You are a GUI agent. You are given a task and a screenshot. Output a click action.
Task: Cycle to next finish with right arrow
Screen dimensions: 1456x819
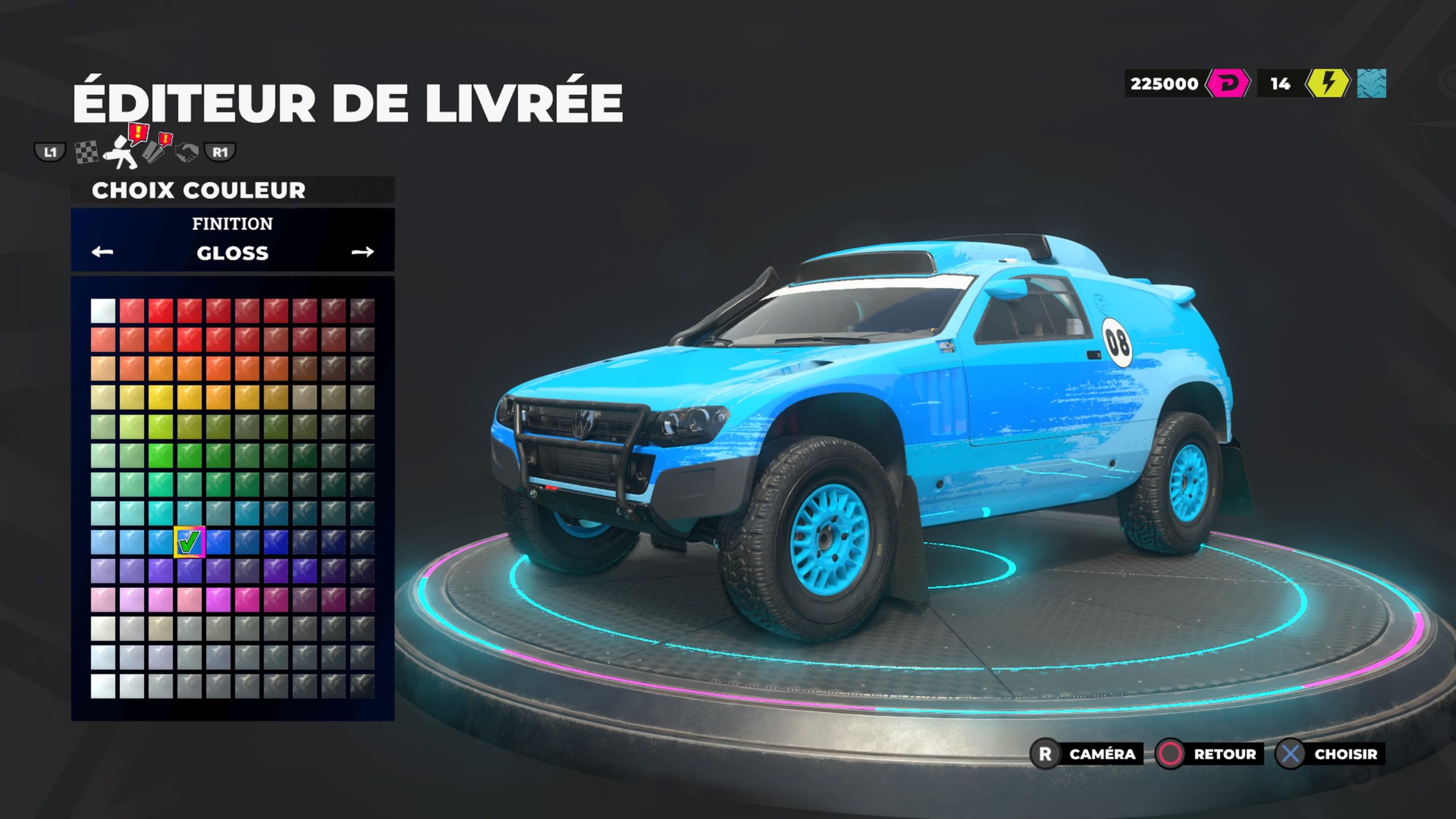pyautogui.click(x=362, y=252)
